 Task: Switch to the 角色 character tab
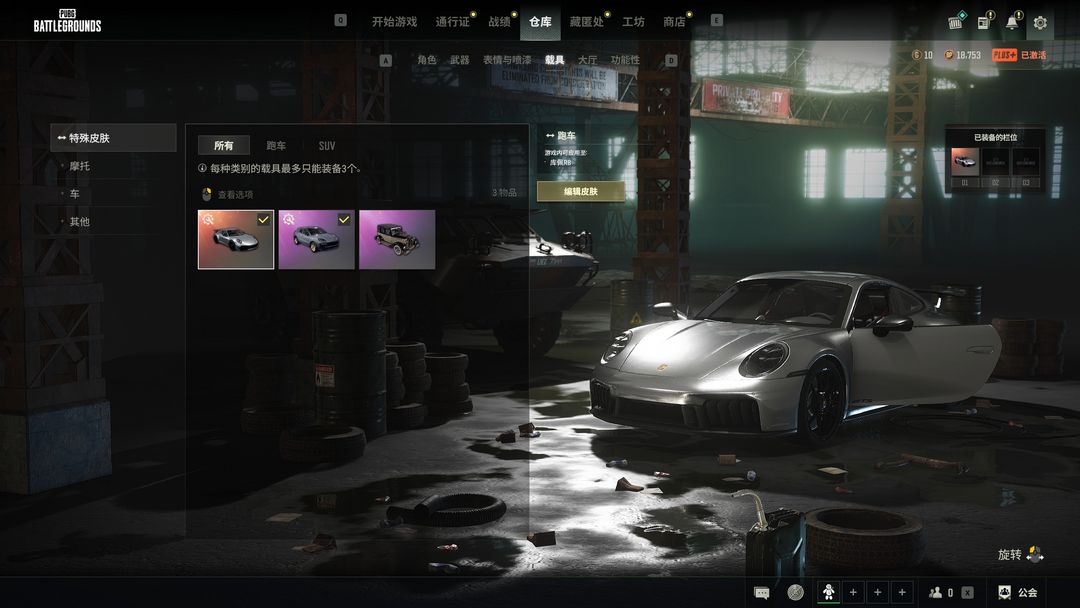[x=427, y=60]
